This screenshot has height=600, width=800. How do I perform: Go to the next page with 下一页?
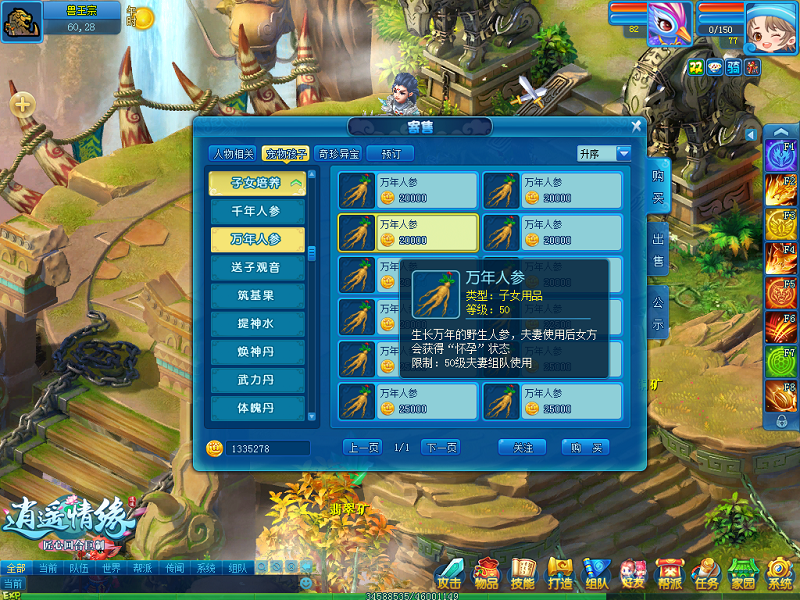440,447
